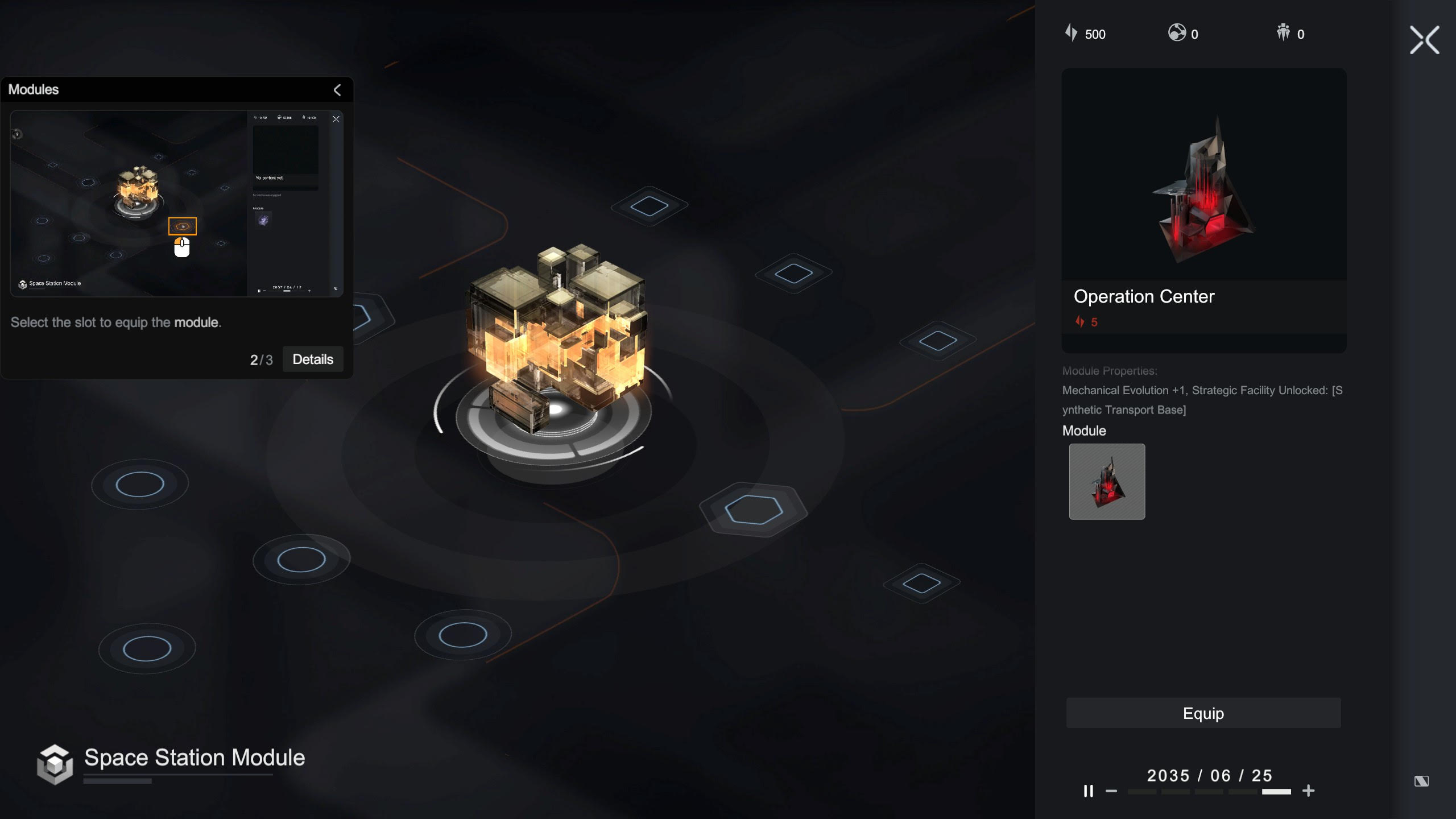Select the hexagonal module slot
Viewport: 1456px width, 819px height.
click(x=754, y=509)
